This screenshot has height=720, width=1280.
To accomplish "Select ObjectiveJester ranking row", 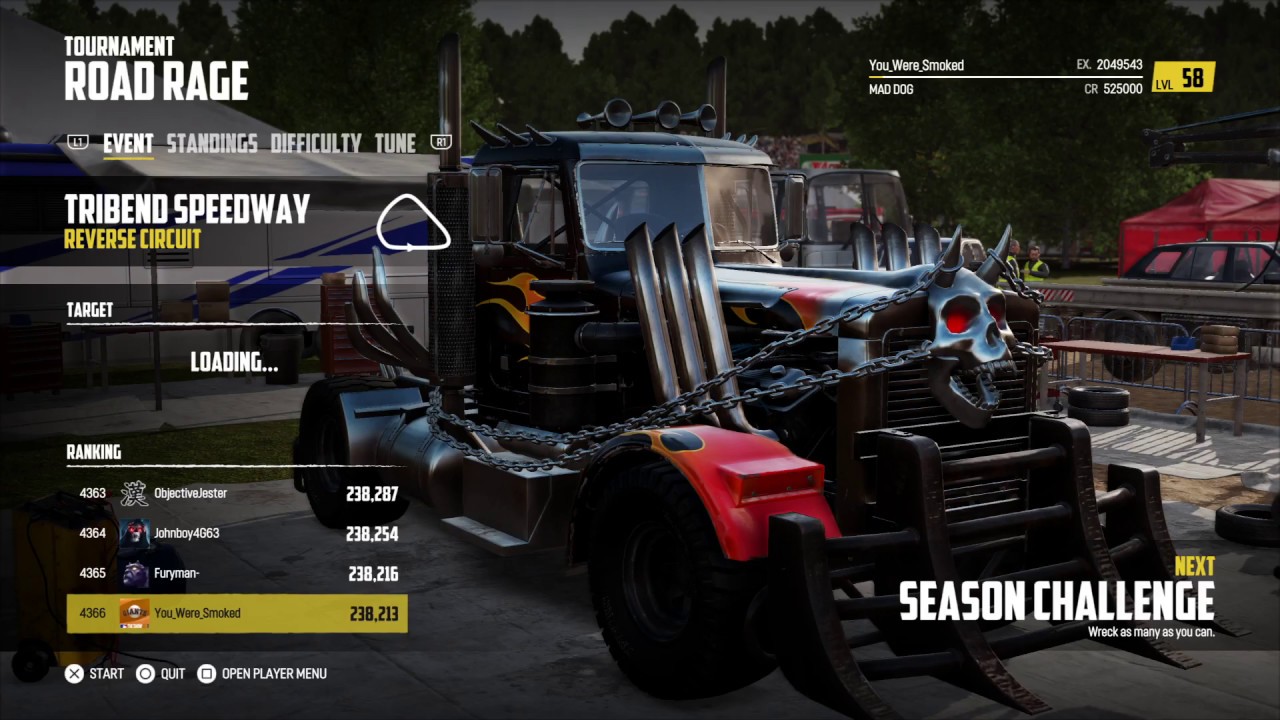I will pyautogui.click(x=237, y=494).
